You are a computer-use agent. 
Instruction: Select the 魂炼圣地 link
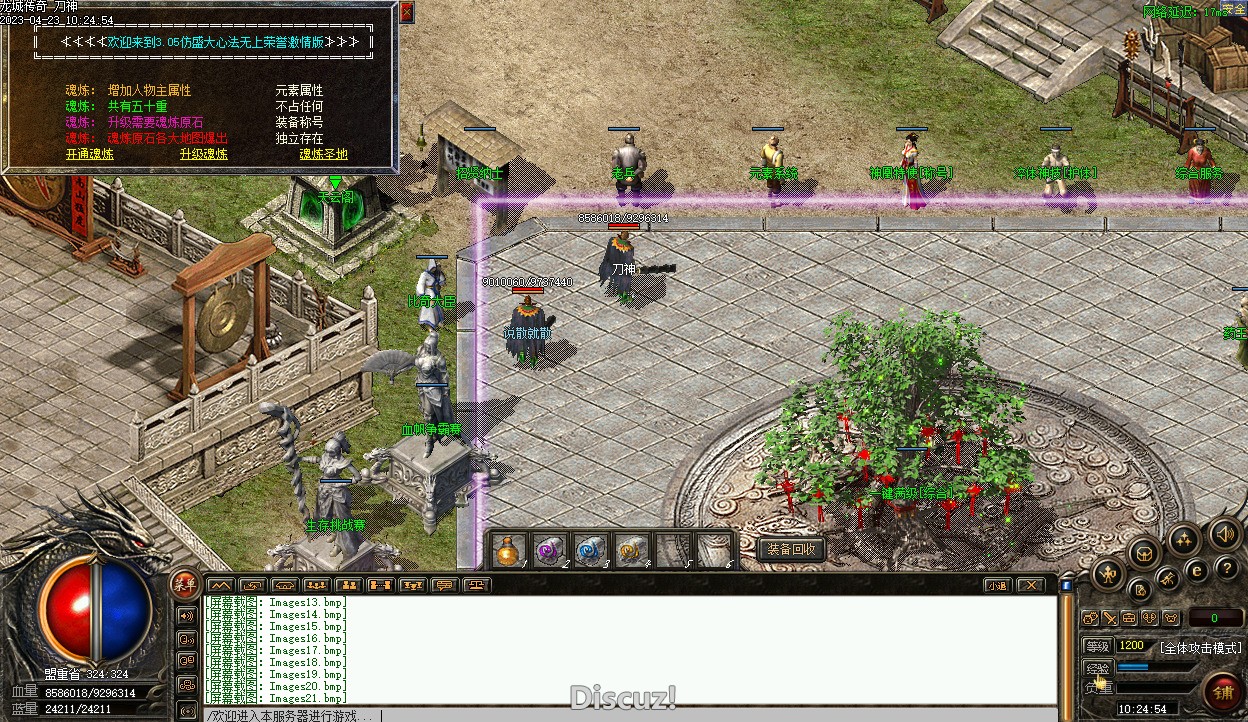coord(323,154)
